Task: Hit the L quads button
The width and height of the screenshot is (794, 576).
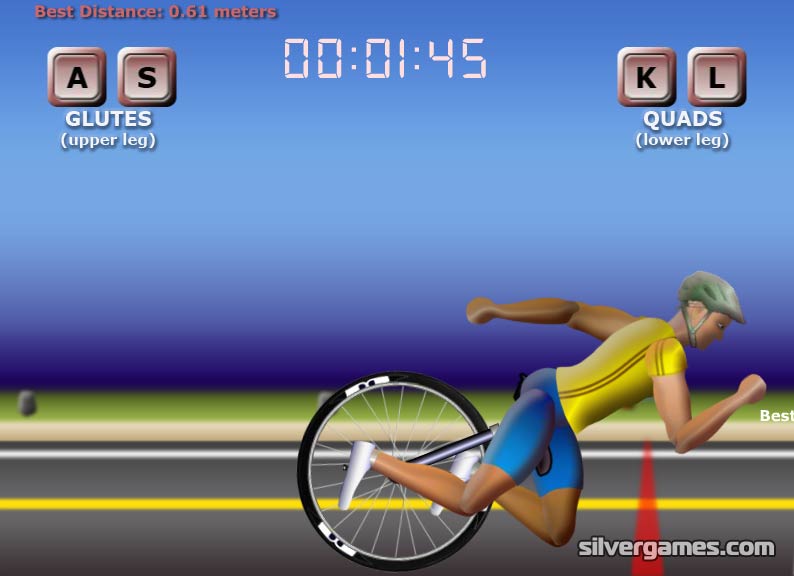Action: (x=716, y=77)
